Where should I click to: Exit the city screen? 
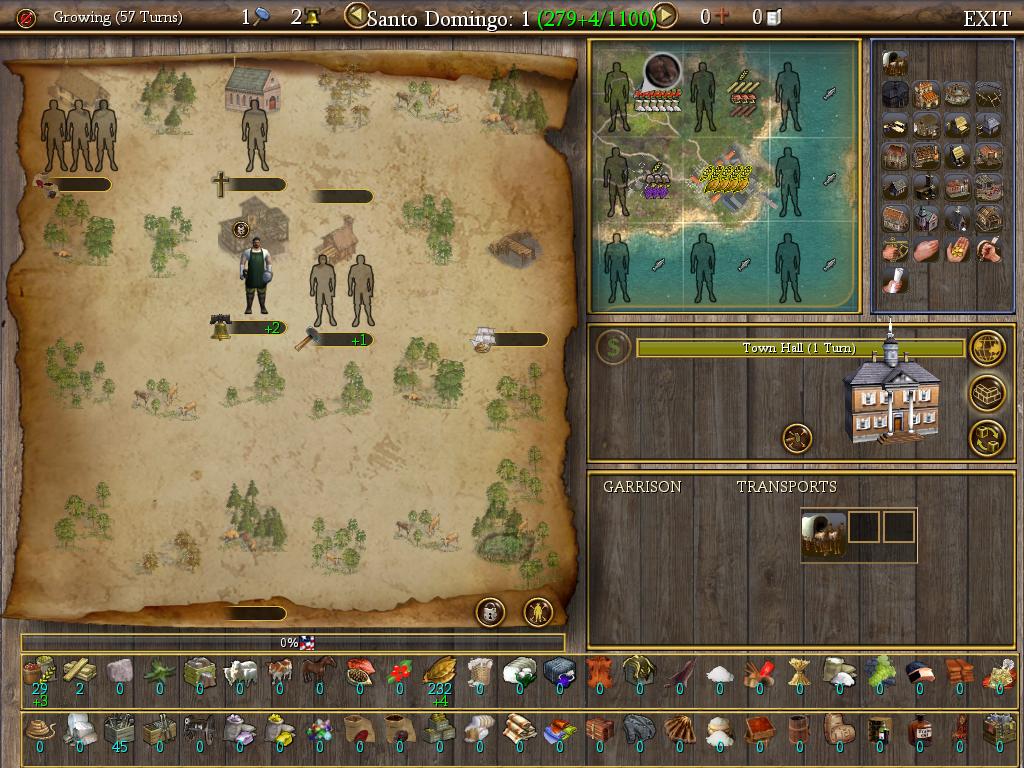[986, 18]
